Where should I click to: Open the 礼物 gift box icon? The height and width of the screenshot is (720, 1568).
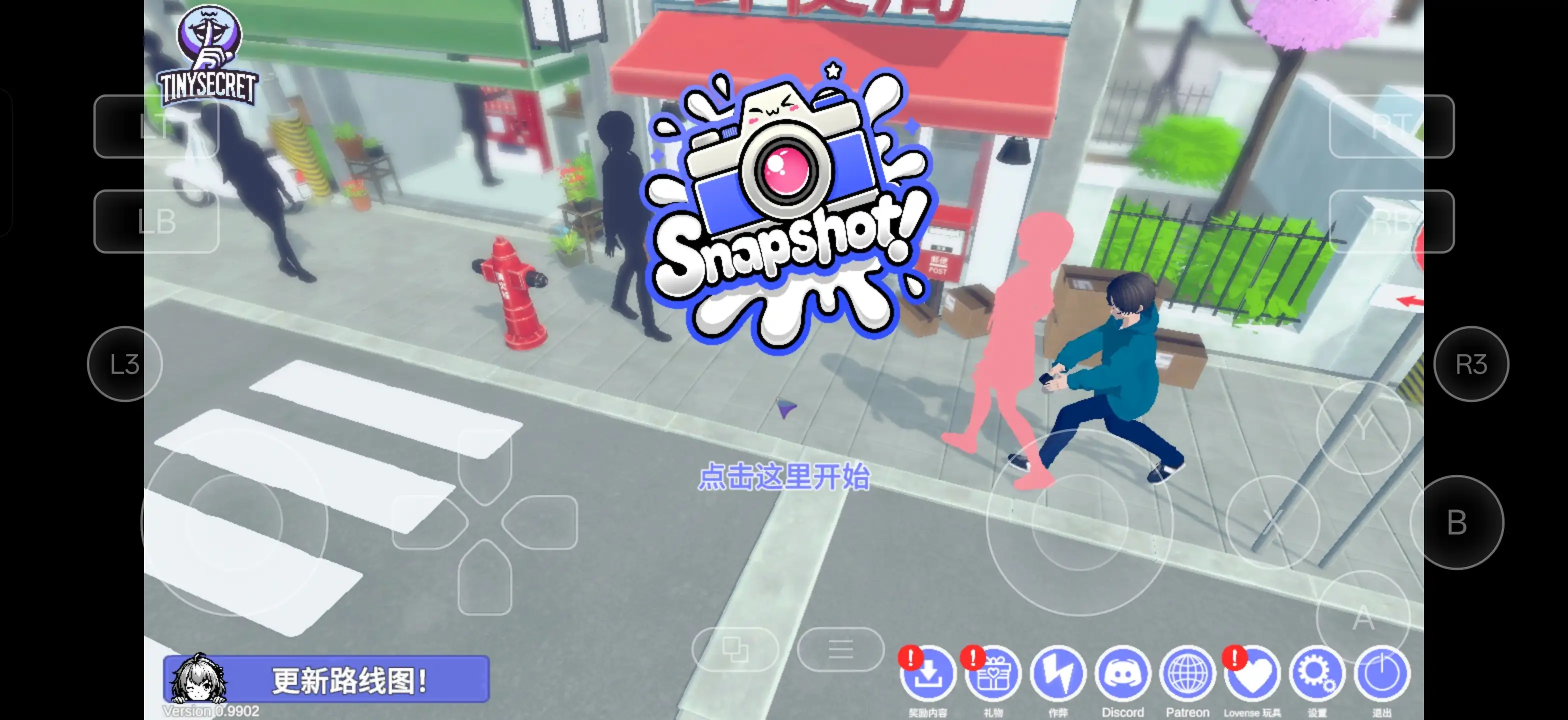(x=993, y=674)
